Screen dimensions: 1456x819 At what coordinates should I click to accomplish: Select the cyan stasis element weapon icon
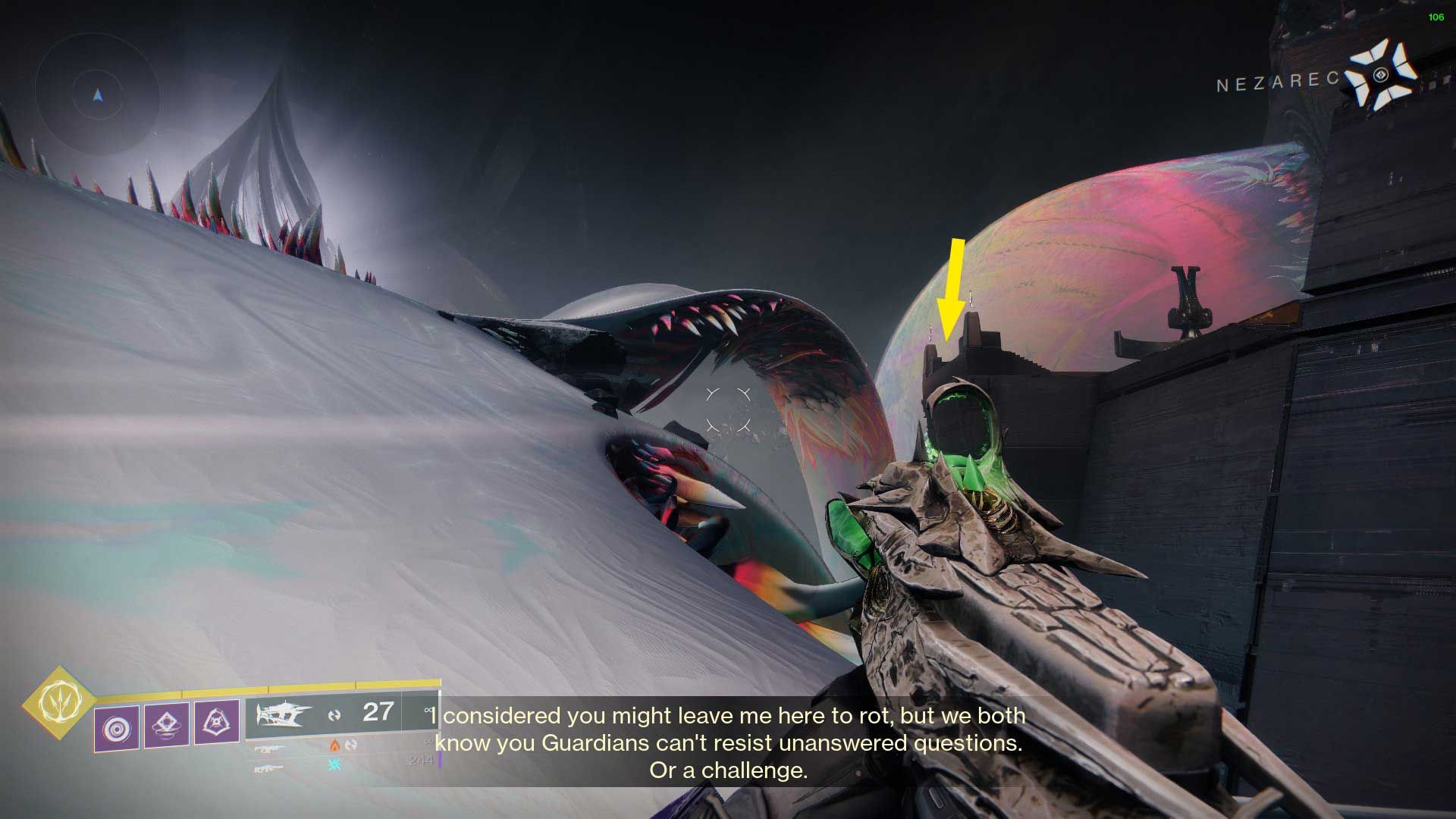point(334,764)
